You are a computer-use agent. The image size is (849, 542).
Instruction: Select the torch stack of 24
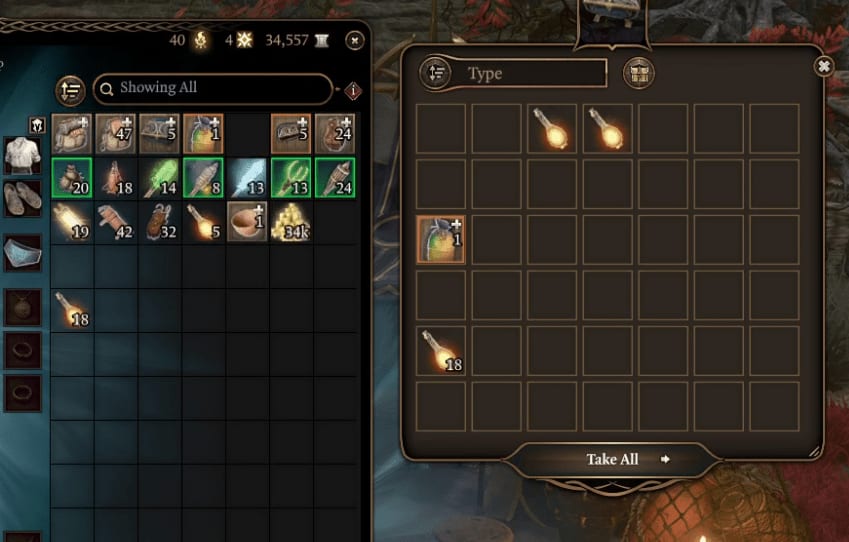tap(335, 178)
